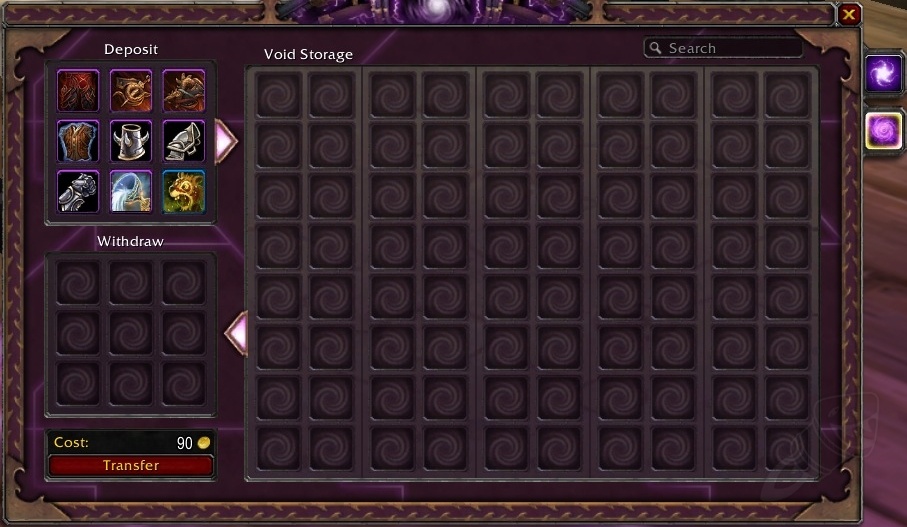This screenshot has width=907, height=527.
Task: Click the pink left-pointing withdraw arrow
Action: coord(235,333)
